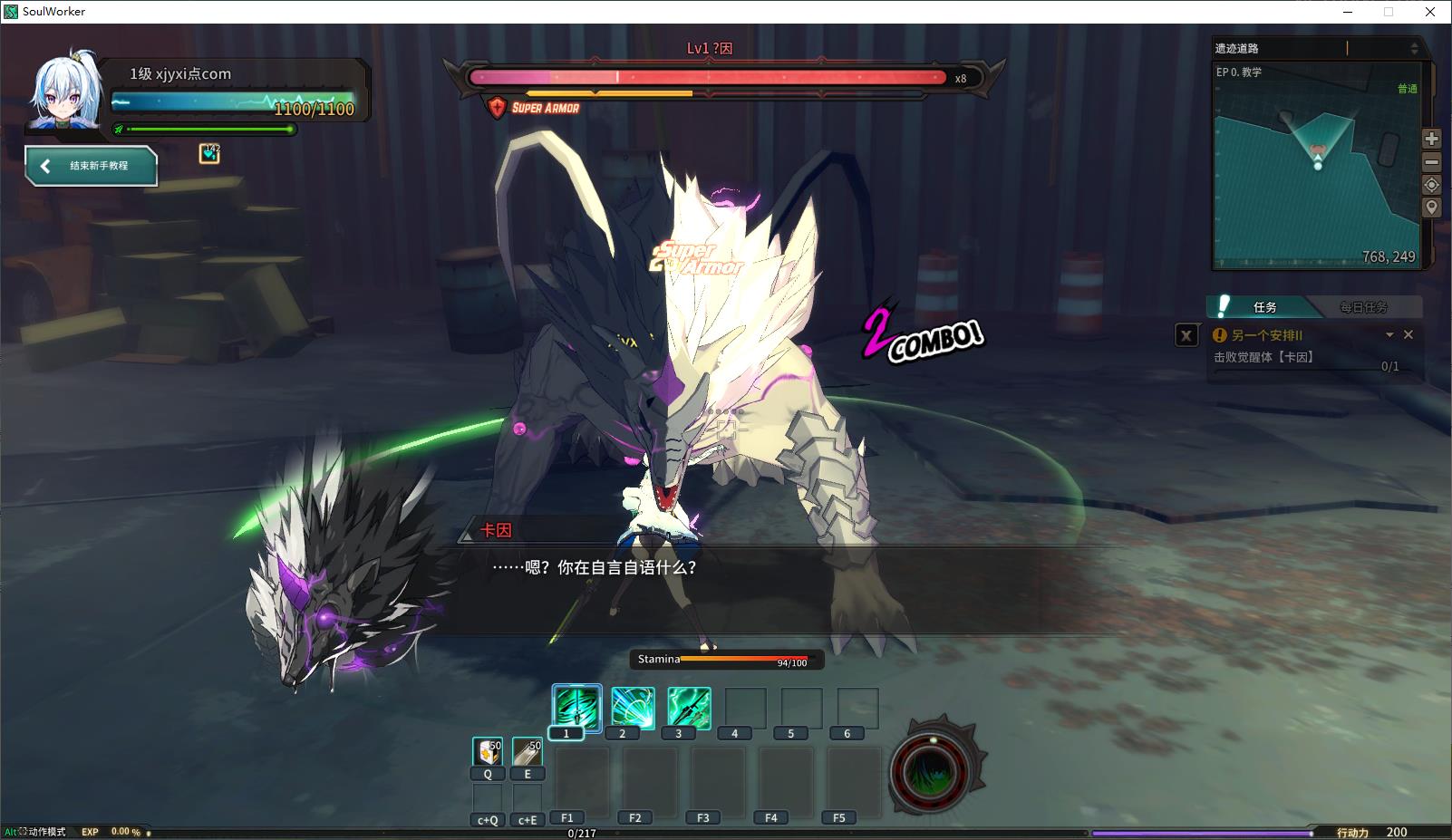1452x840 pixels.
Task: Collapse the quest entry with the arrow
Action: click(1389, 334)
